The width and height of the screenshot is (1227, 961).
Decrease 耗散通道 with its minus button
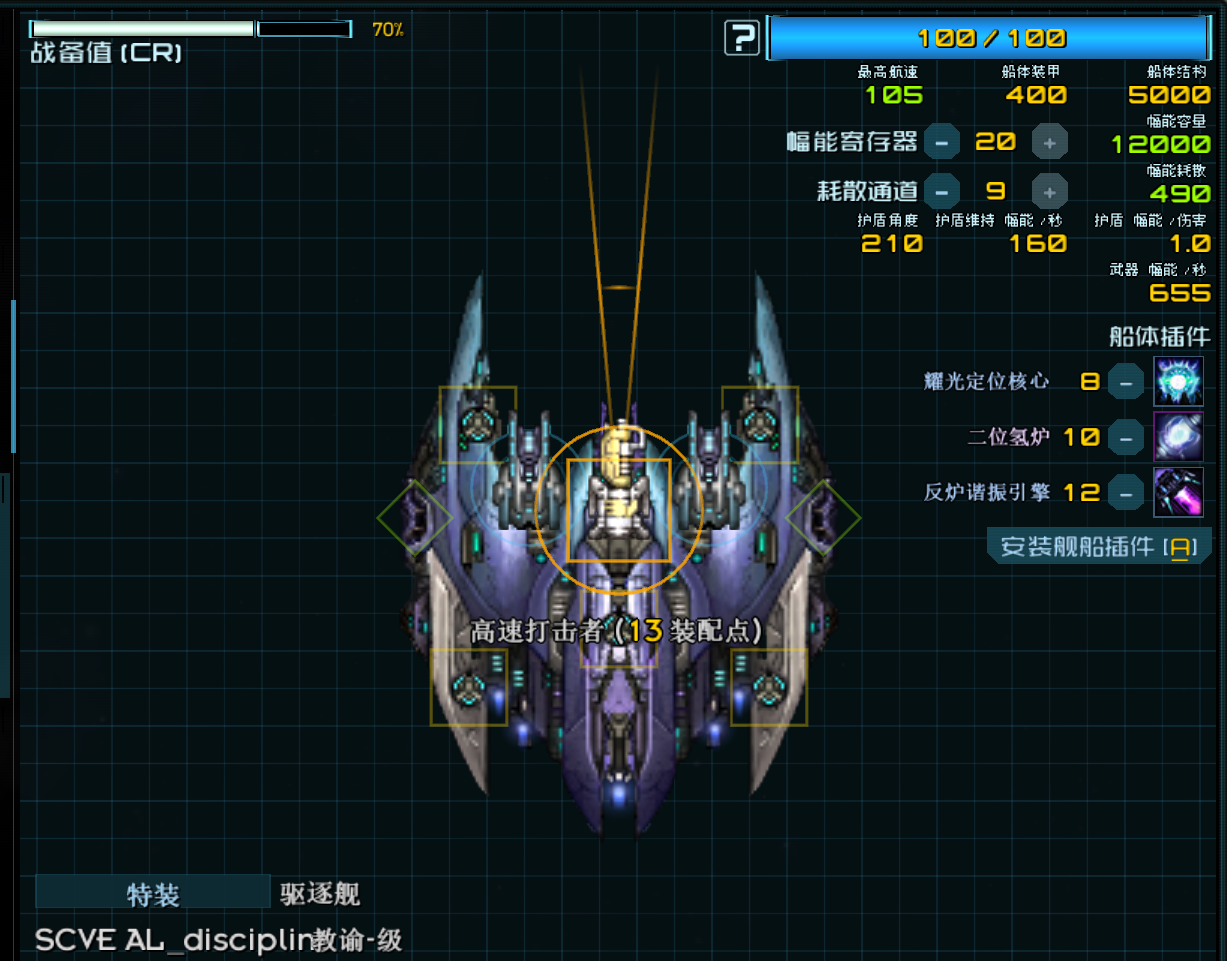[941, 191]
